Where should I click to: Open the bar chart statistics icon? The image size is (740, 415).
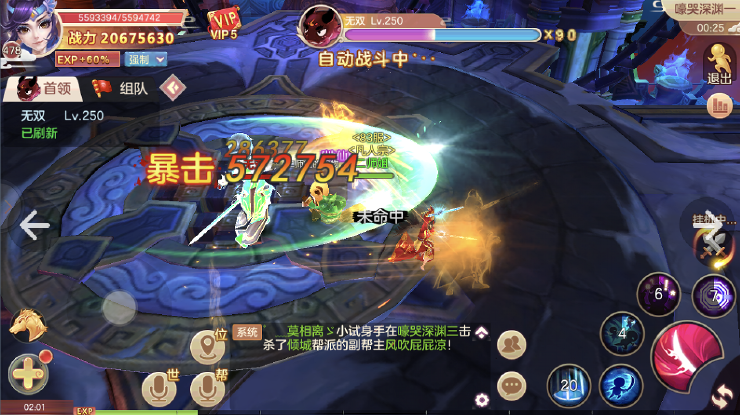719,104
